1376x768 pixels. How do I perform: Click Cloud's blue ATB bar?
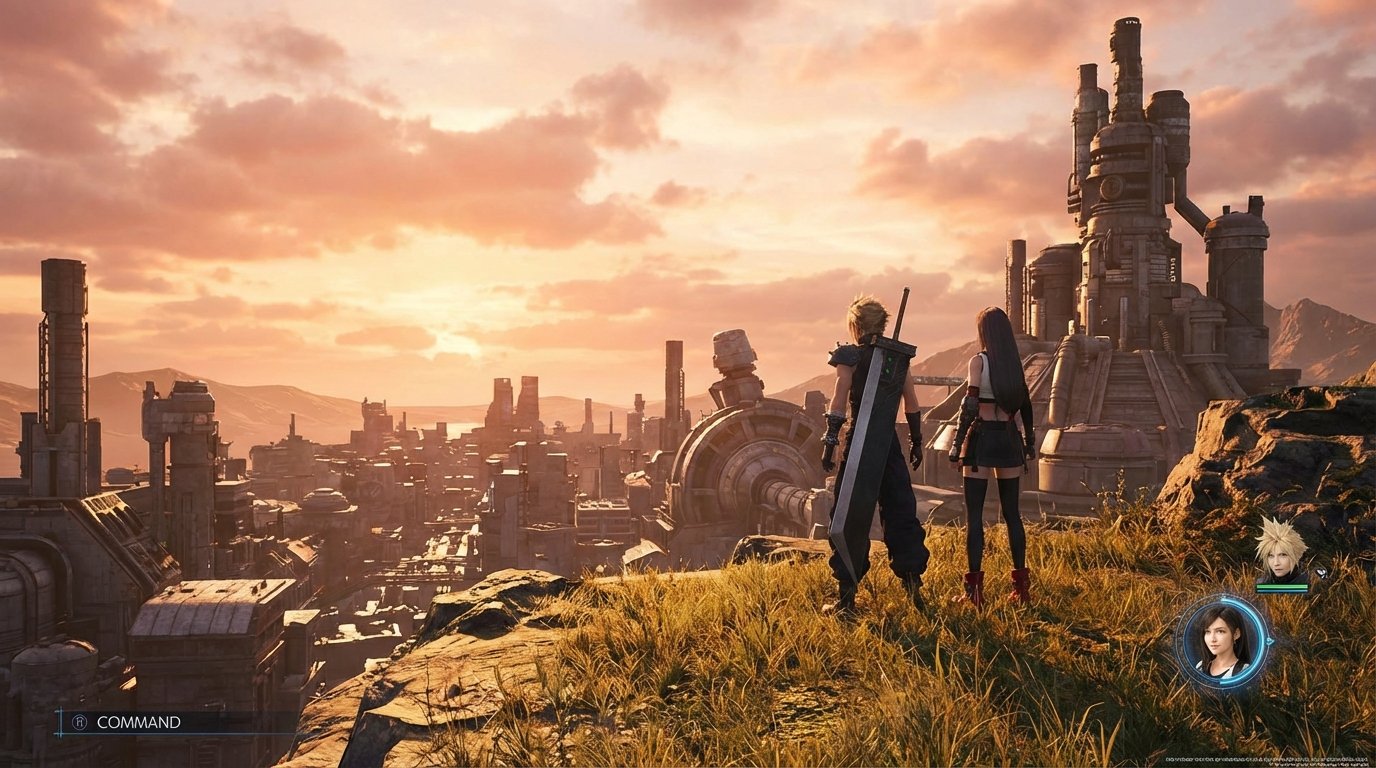1282,590
